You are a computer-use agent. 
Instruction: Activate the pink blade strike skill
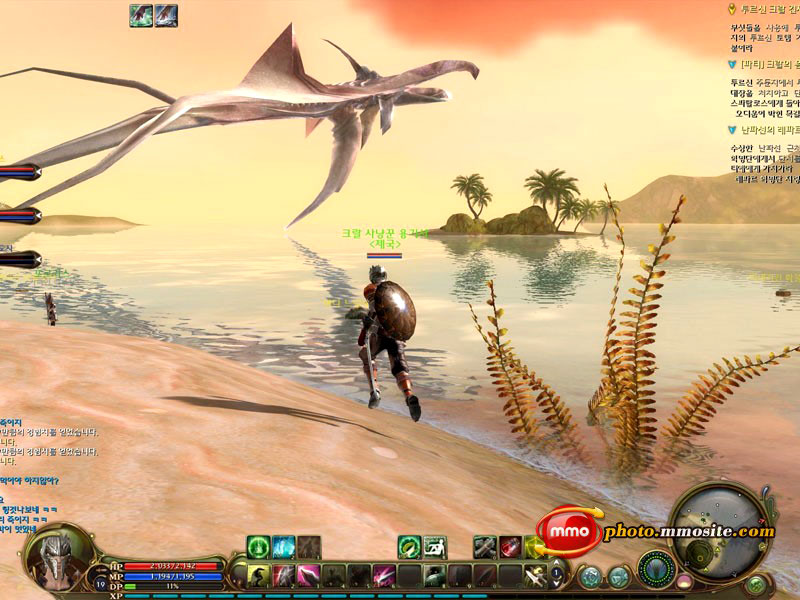pyautogui.click(x=309, y=575)
